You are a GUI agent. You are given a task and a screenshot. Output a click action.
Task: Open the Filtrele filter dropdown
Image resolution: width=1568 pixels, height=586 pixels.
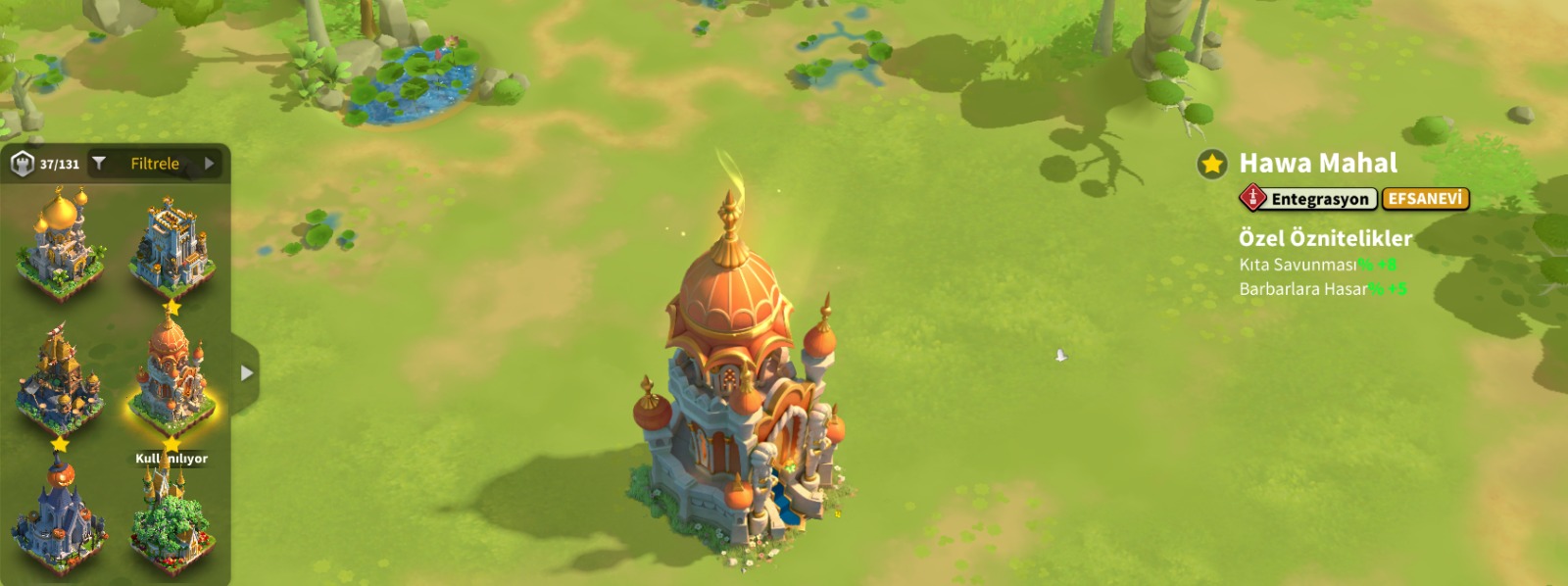(x=155, y=164)
